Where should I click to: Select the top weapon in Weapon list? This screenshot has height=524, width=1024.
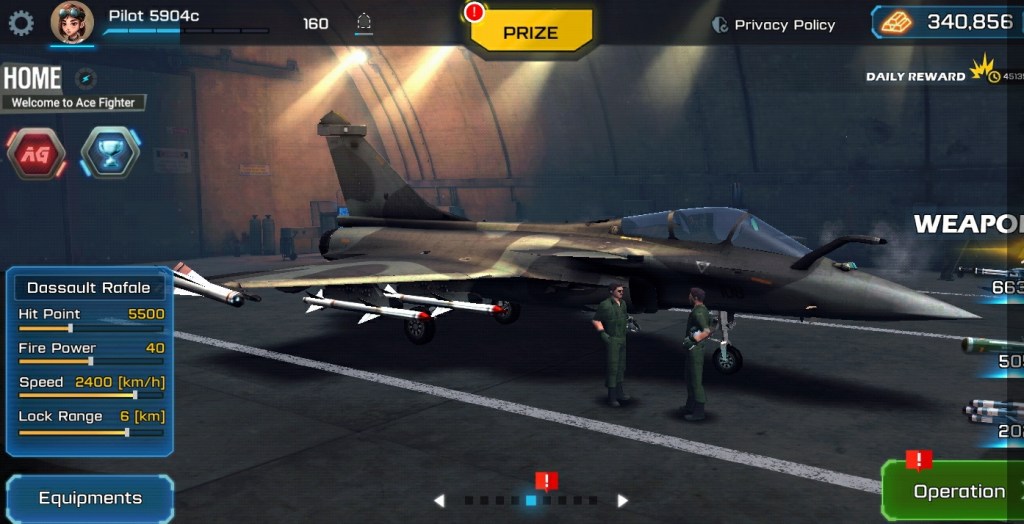[995, 275]
